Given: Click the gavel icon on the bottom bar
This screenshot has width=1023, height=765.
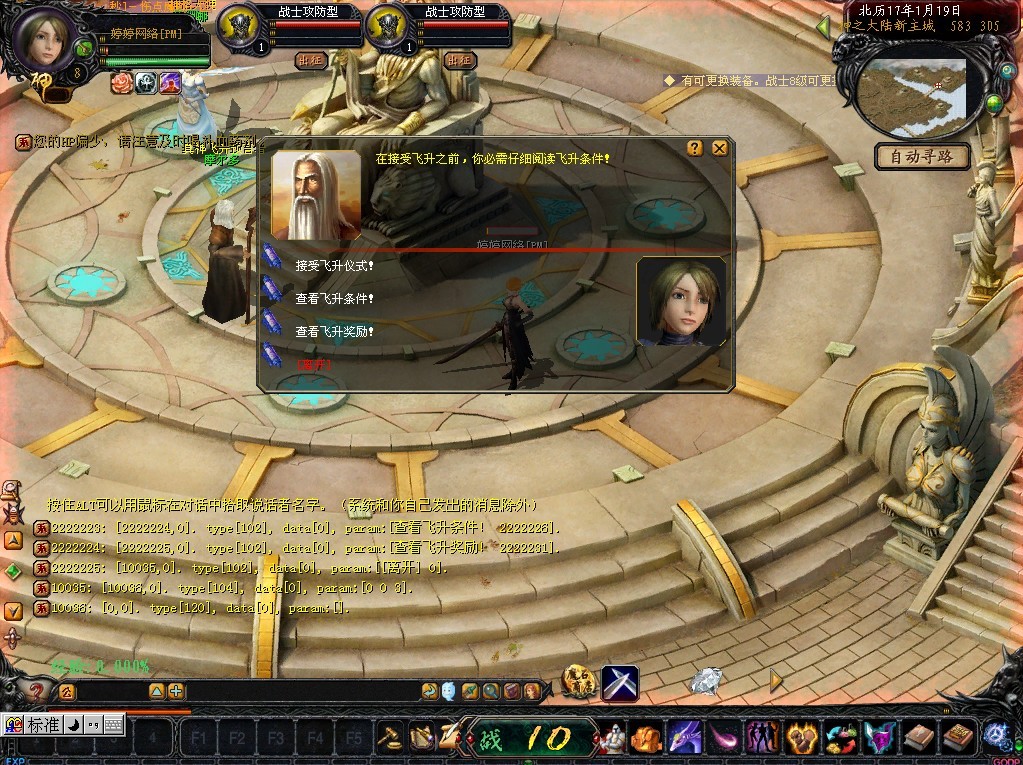Looking at the screenshot, I should pos(389,738).
